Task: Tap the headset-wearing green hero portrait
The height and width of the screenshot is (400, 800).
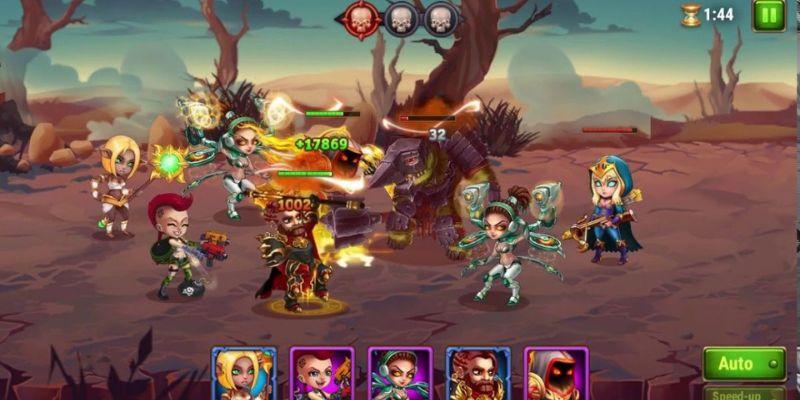Action: tap(400, 376)
